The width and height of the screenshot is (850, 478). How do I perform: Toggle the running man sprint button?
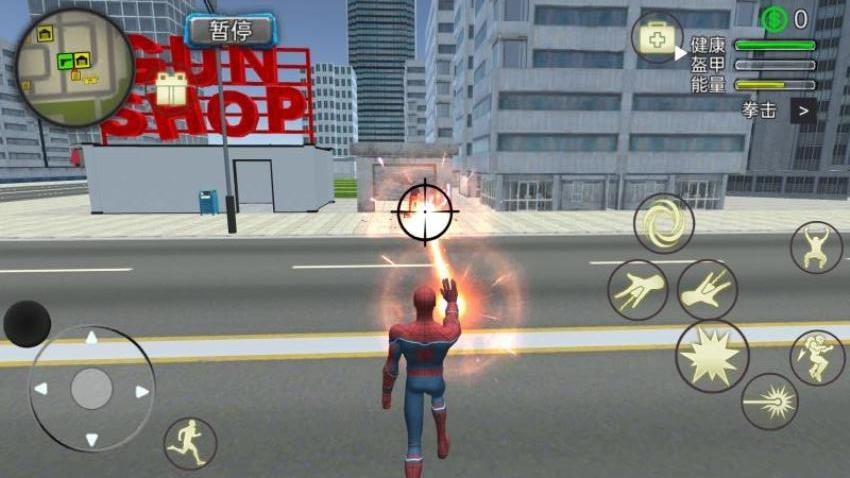[x=190, y=443]
